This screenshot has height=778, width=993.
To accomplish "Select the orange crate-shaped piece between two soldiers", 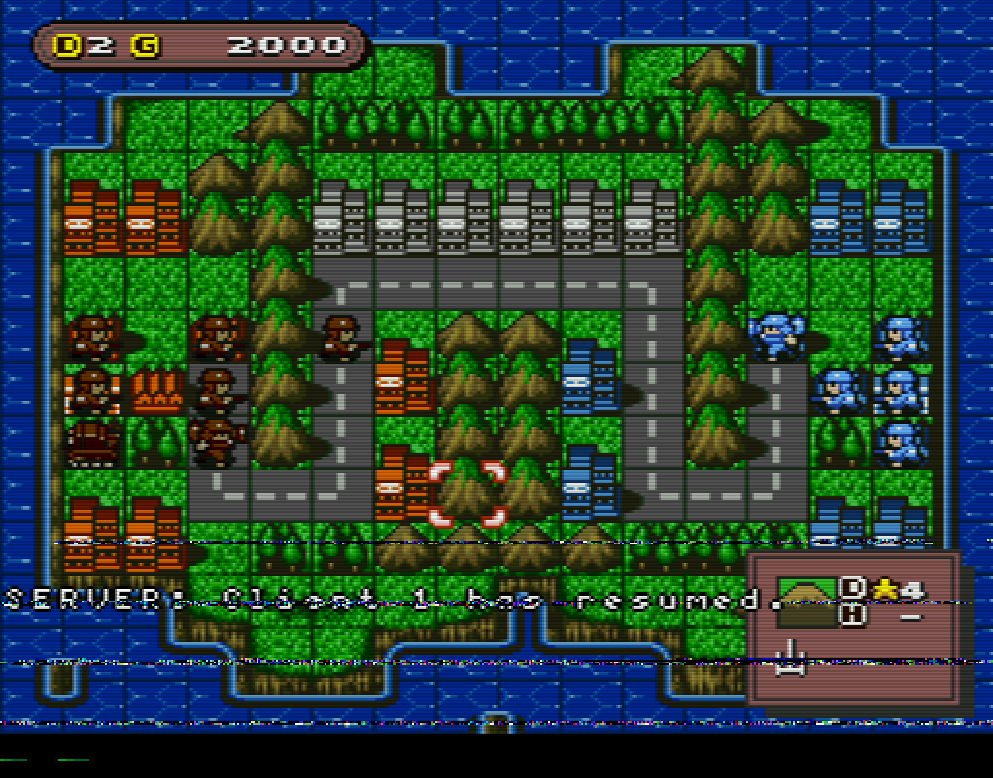I will tap(156, 392).
